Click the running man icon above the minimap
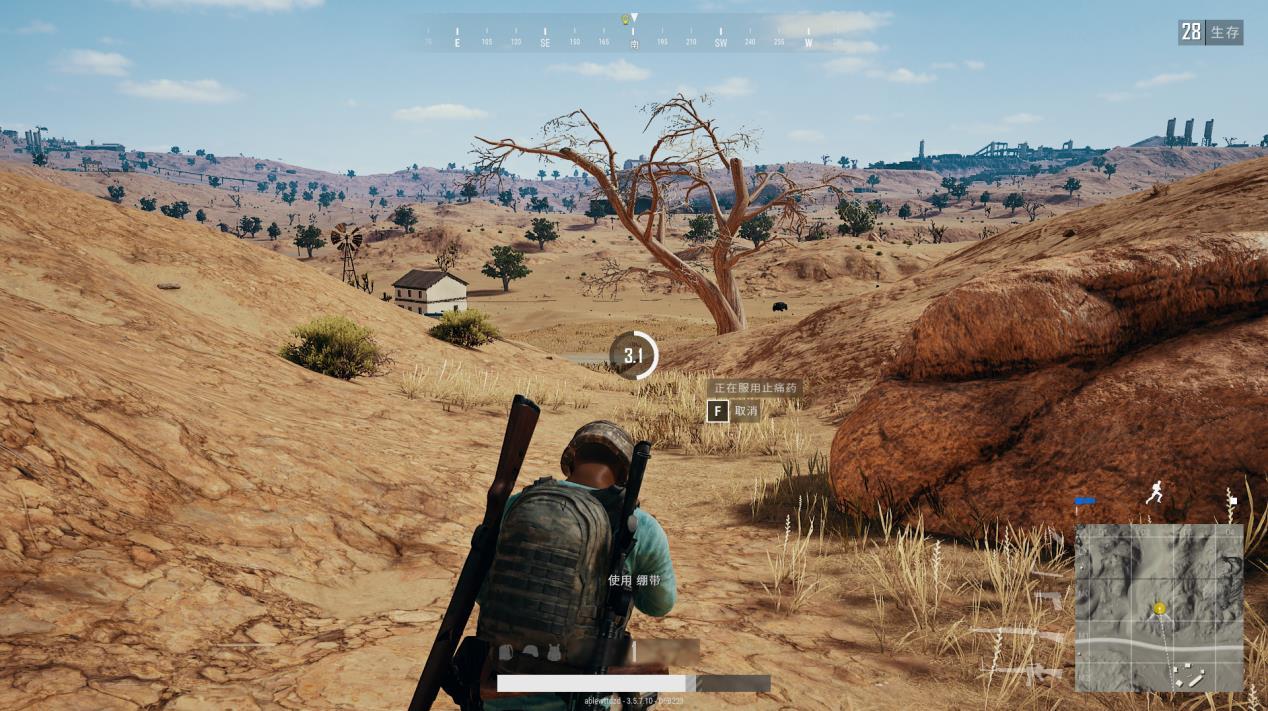The height and width of the screenshot is (711, 1268). click(1155, 492)
